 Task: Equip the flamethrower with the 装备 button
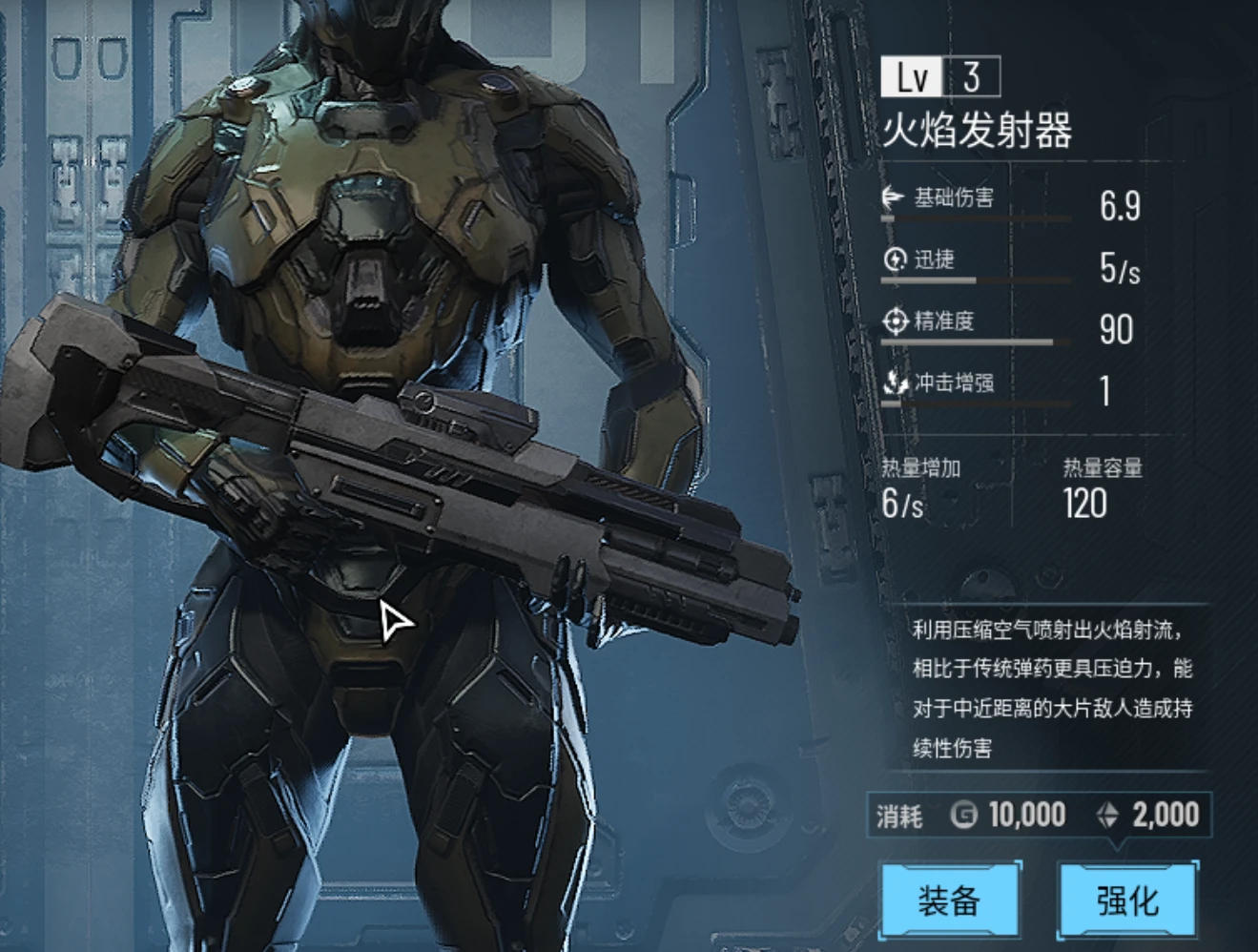point(949,900)
